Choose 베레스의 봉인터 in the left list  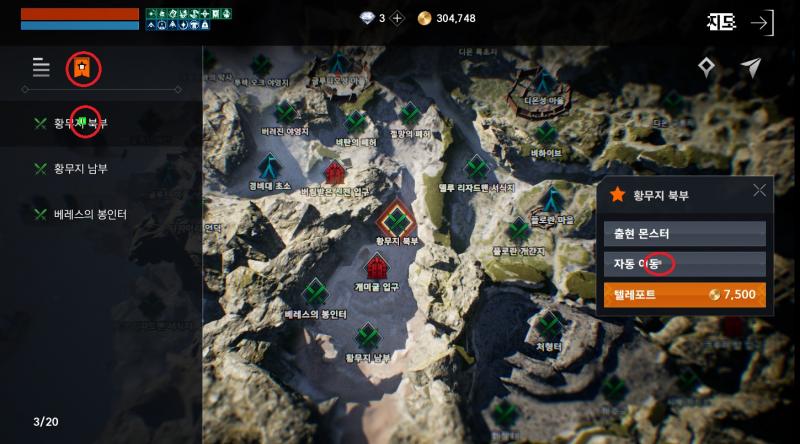tap(90, 214)
